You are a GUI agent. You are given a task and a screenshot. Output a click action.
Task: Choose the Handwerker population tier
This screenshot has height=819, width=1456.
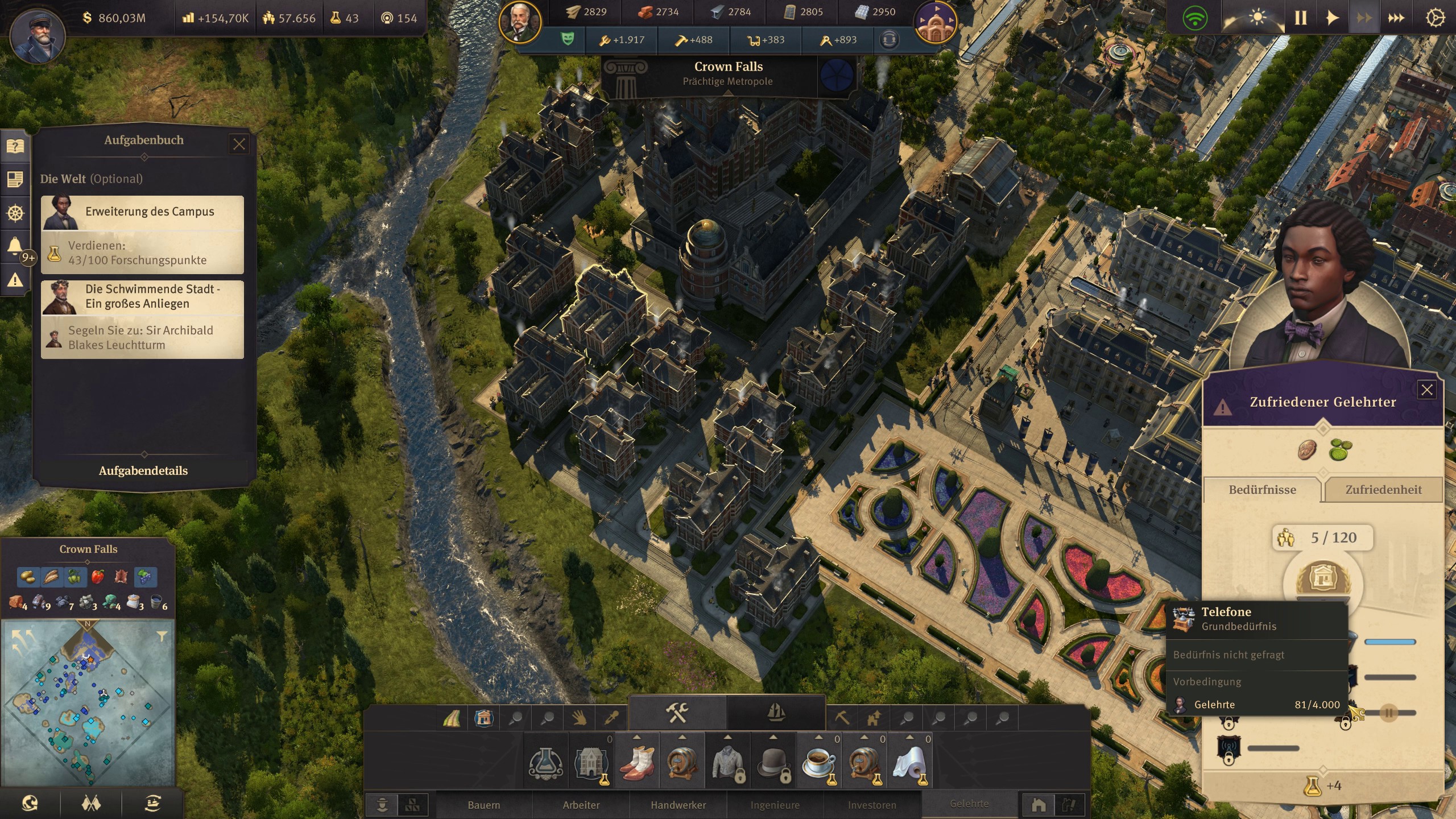pyautogui.click(x=678, y=805)
